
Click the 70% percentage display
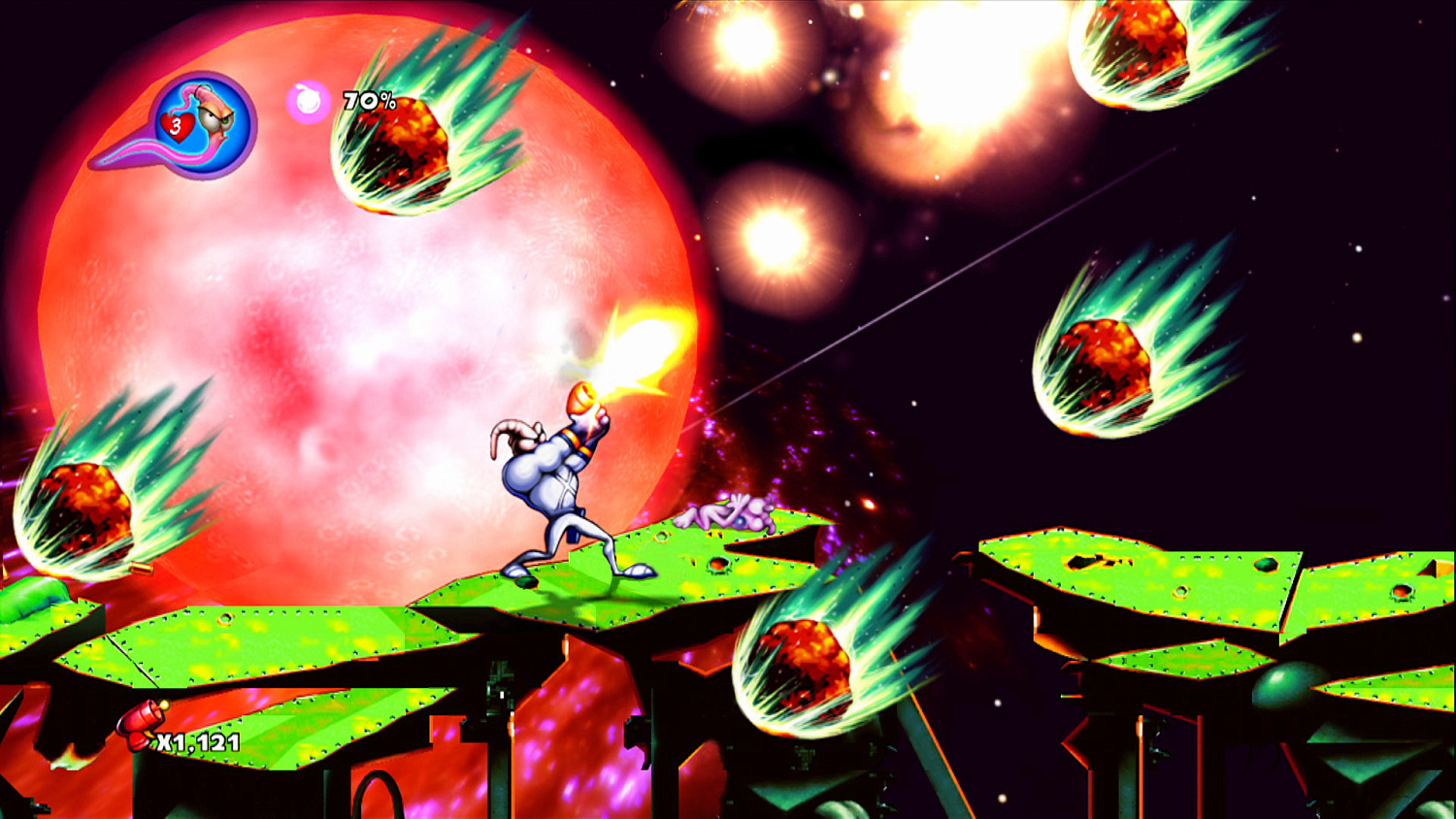coord(367,99)
